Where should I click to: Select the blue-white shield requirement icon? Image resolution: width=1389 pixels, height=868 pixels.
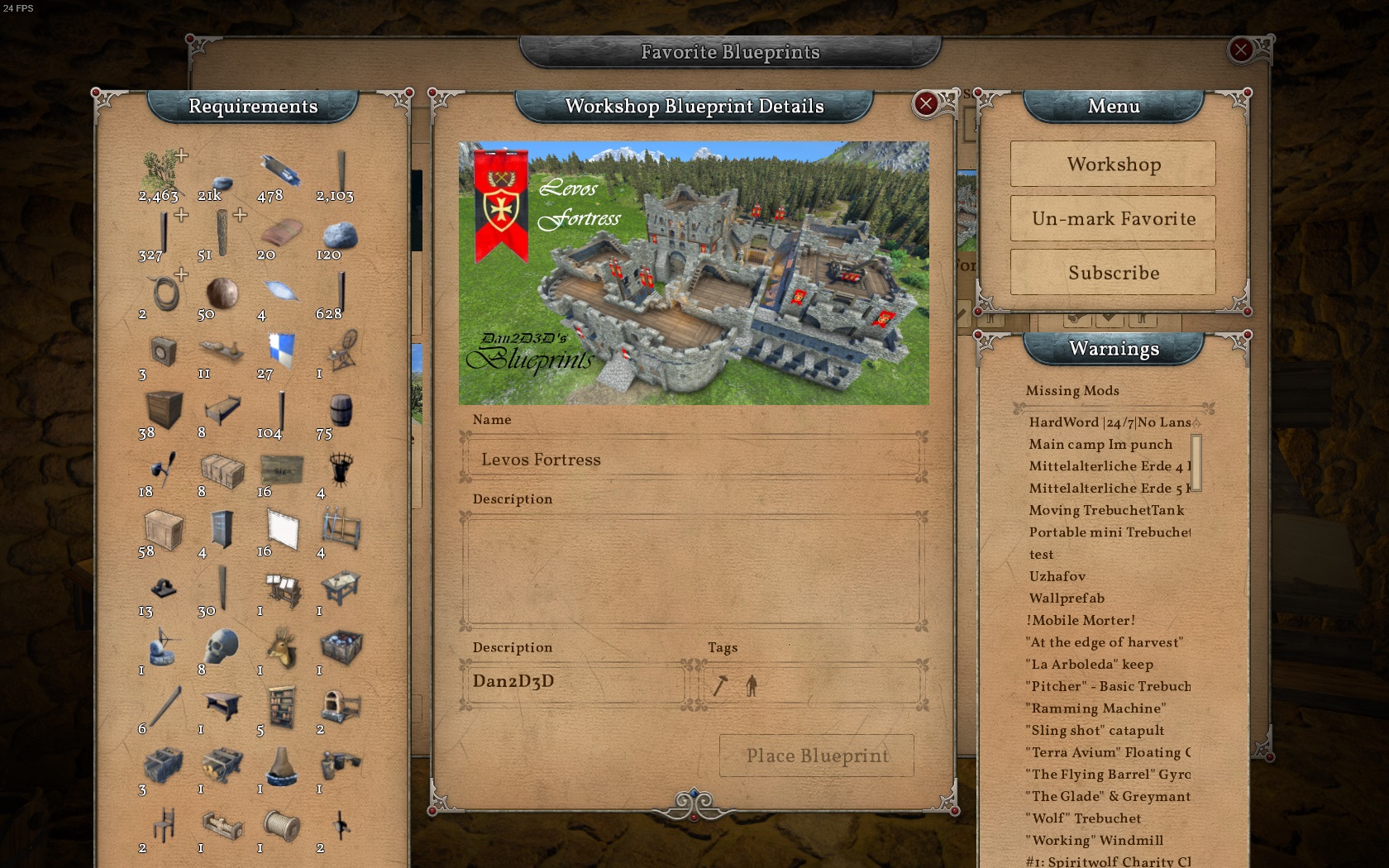pyautogui.click(x=282, y=351)
